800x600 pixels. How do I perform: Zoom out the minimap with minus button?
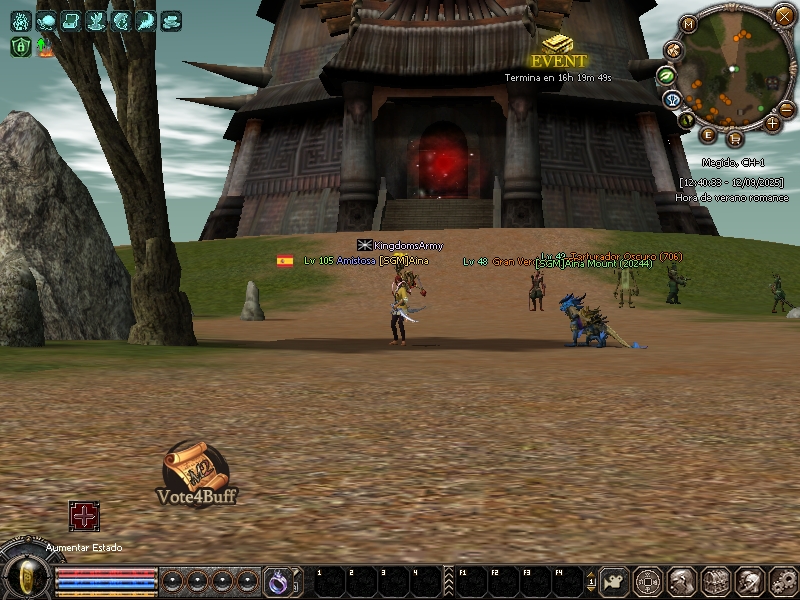tap(787, 108)
